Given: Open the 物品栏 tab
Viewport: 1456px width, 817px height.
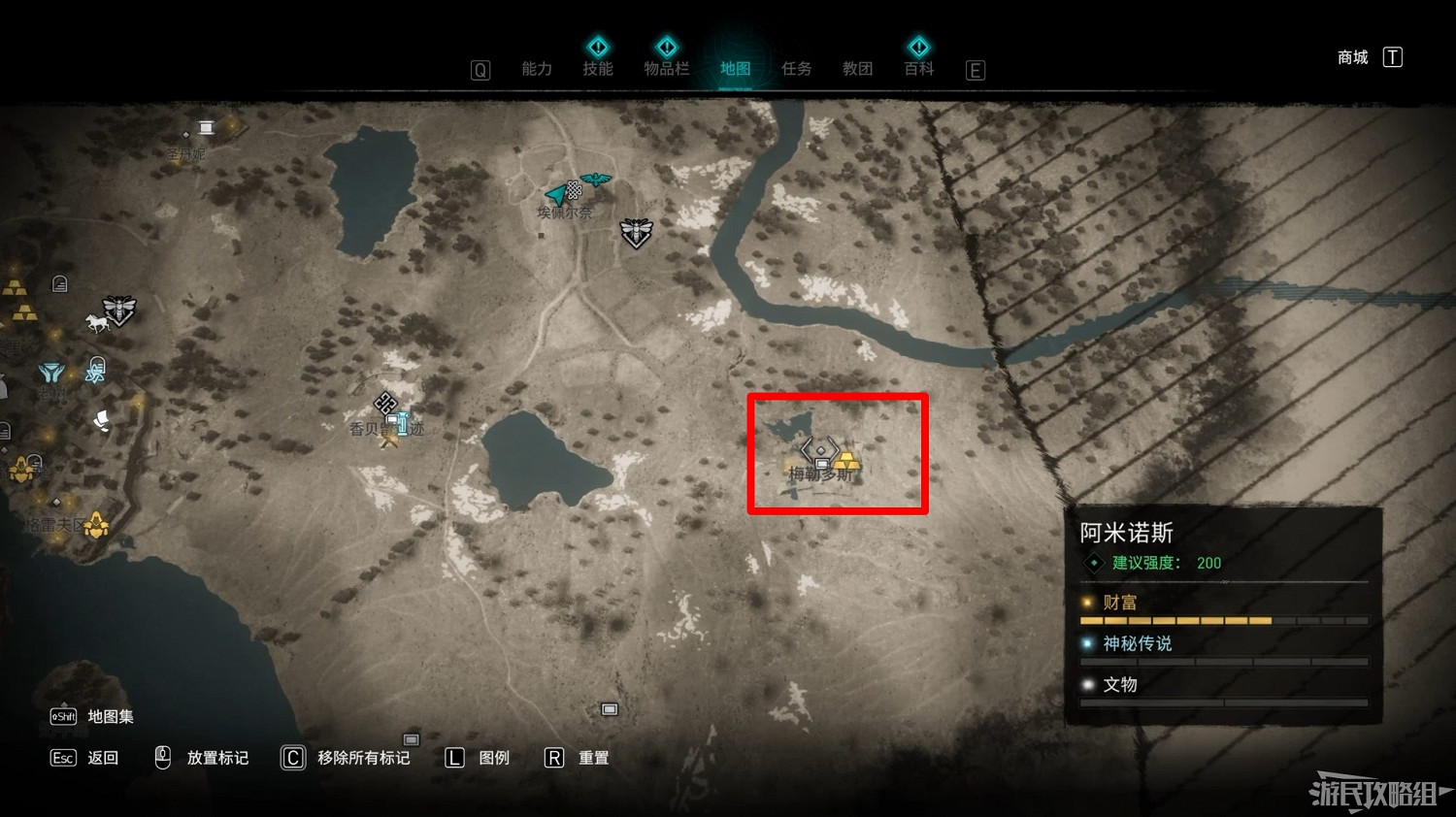Looking at the screenshot, I should tap(667, 69).
